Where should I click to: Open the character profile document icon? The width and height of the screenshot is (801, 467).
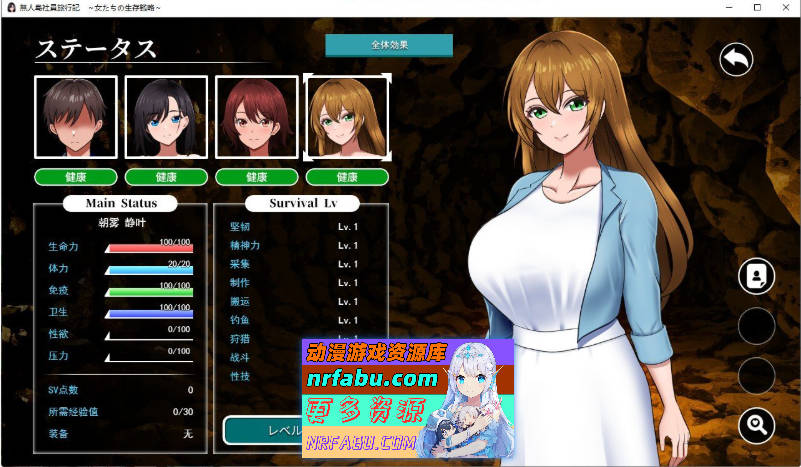click(756, 277)
